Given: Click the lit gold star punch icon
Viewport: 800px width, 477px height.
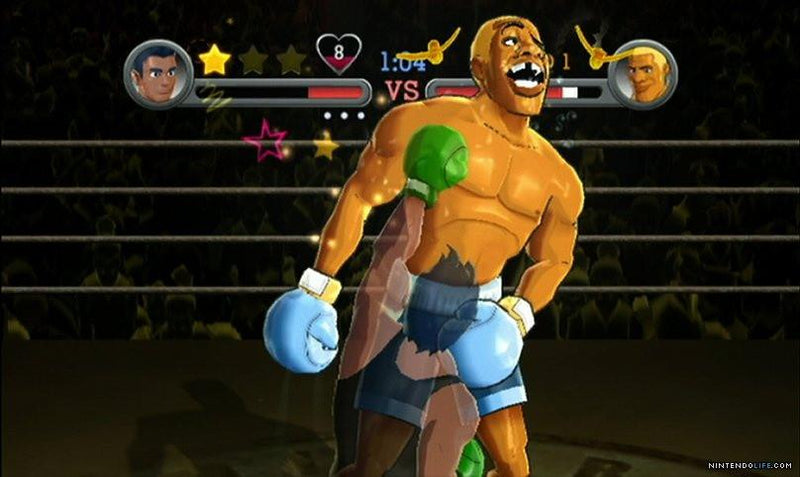Looking at the screenshot, I should [214, 60].
